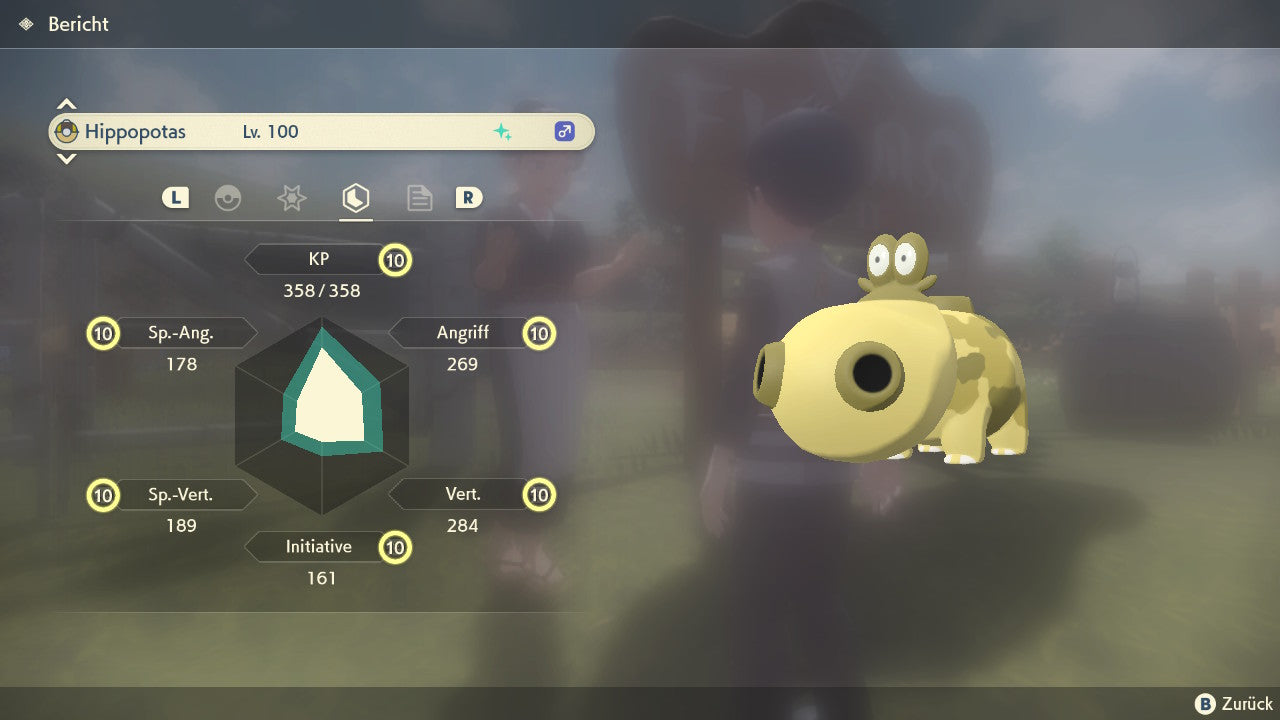Show previous Pokémon with the up arrow

coord(66,104)
